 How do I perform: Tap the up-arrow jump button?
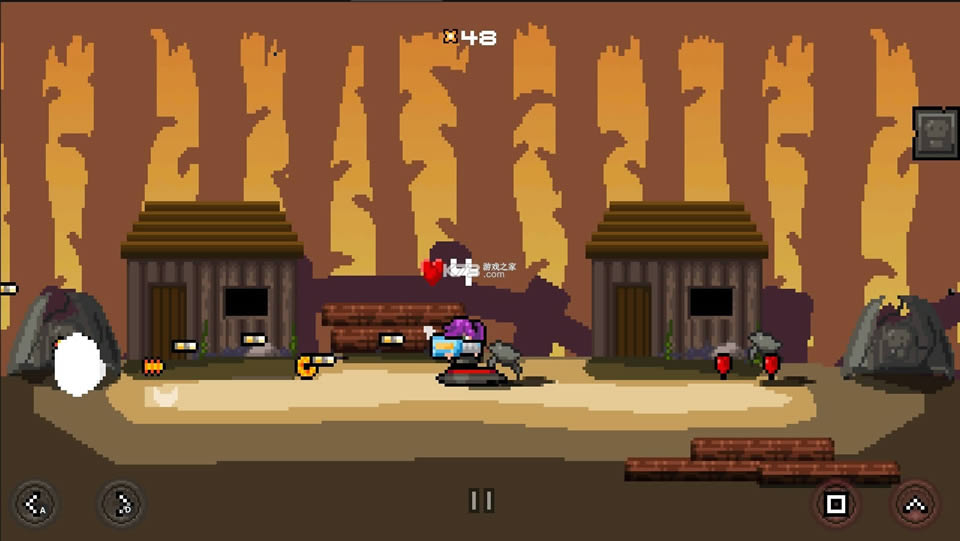tap(914, 503)
